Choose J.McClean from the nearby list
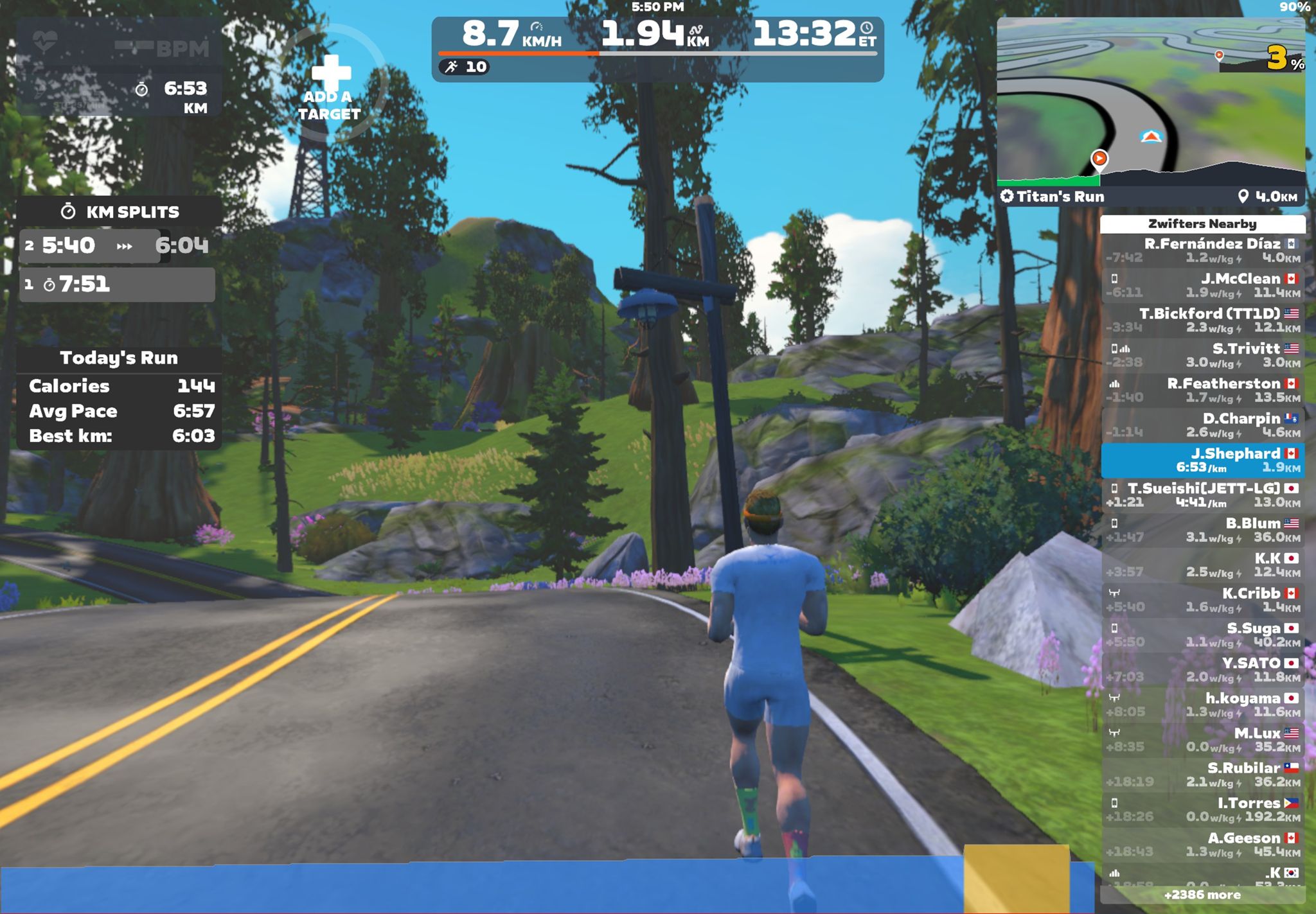Screen dimensions: 1316x914 coord(1202,285)
